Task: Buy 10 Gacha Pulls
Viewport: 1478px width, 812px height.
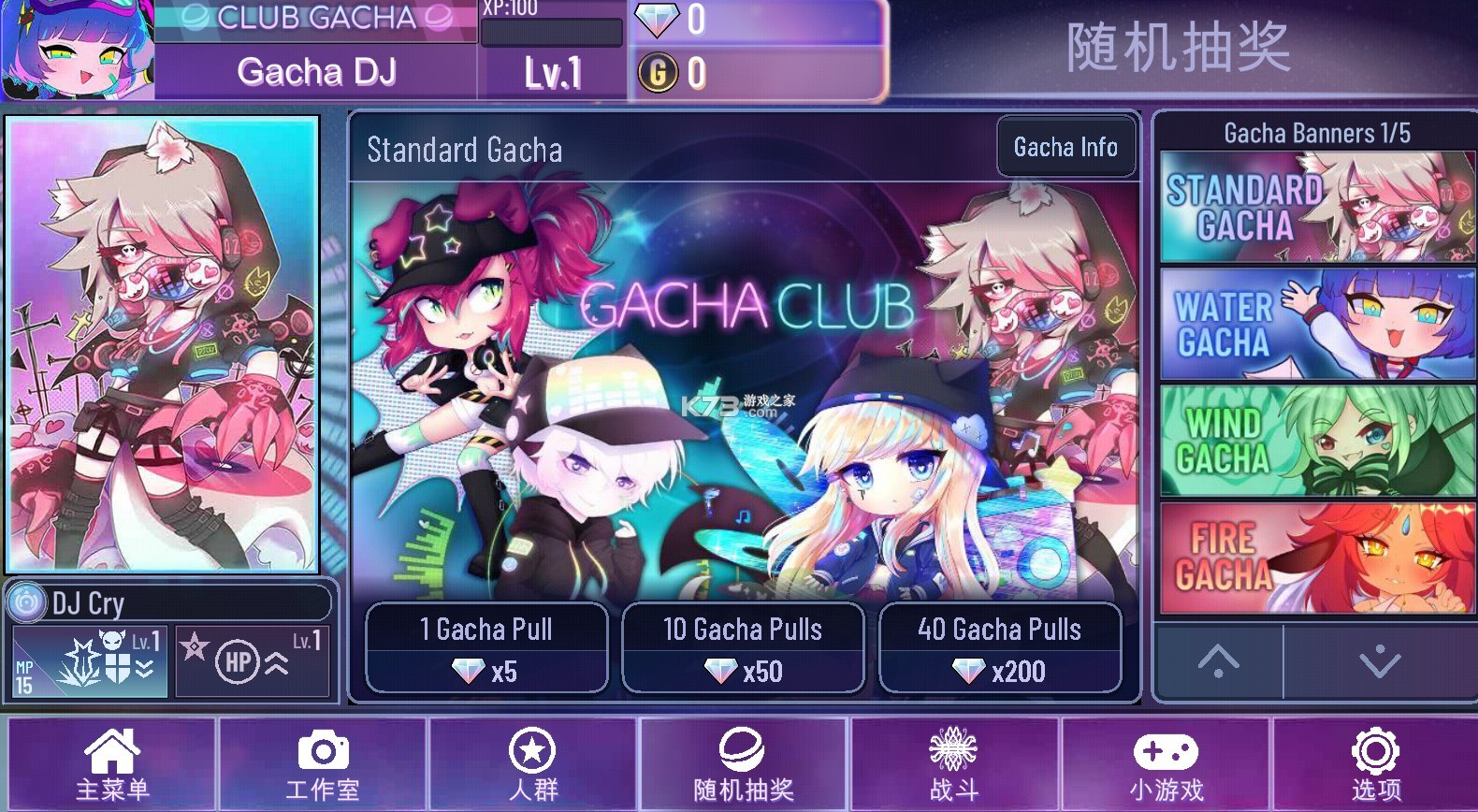Action: 743,647
